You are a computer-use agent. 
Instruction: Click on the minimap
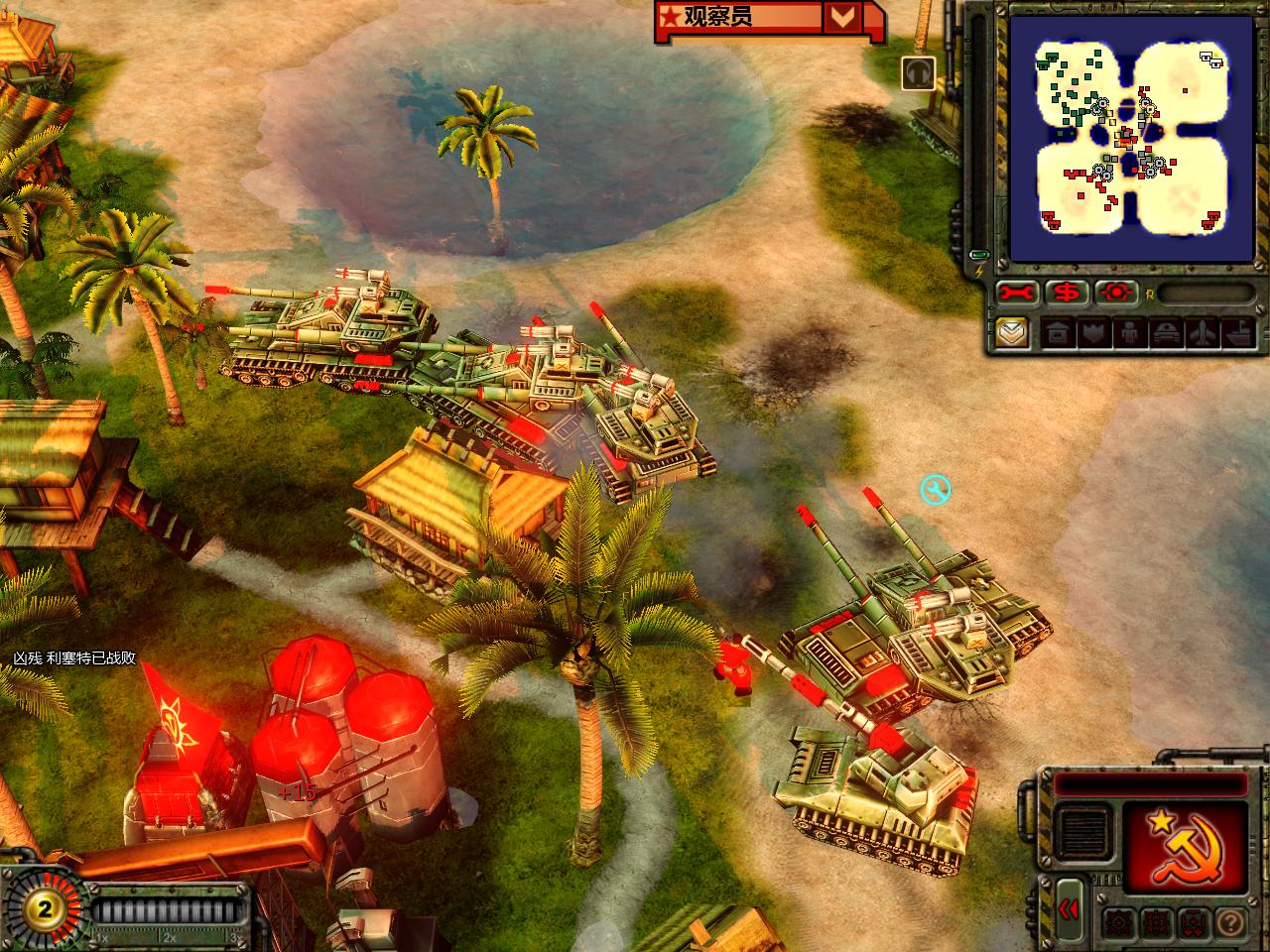pos(1129,138)
